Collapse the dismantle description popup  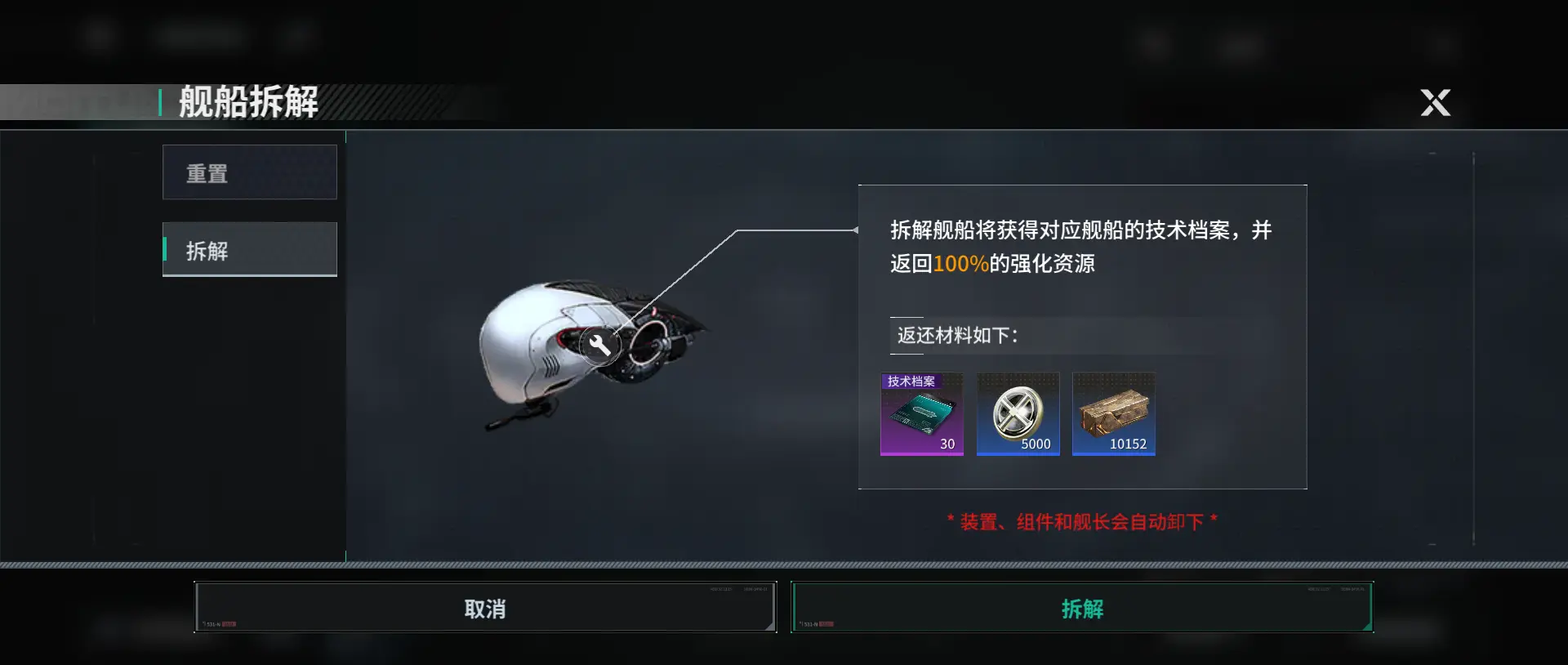pos(1082,245)
